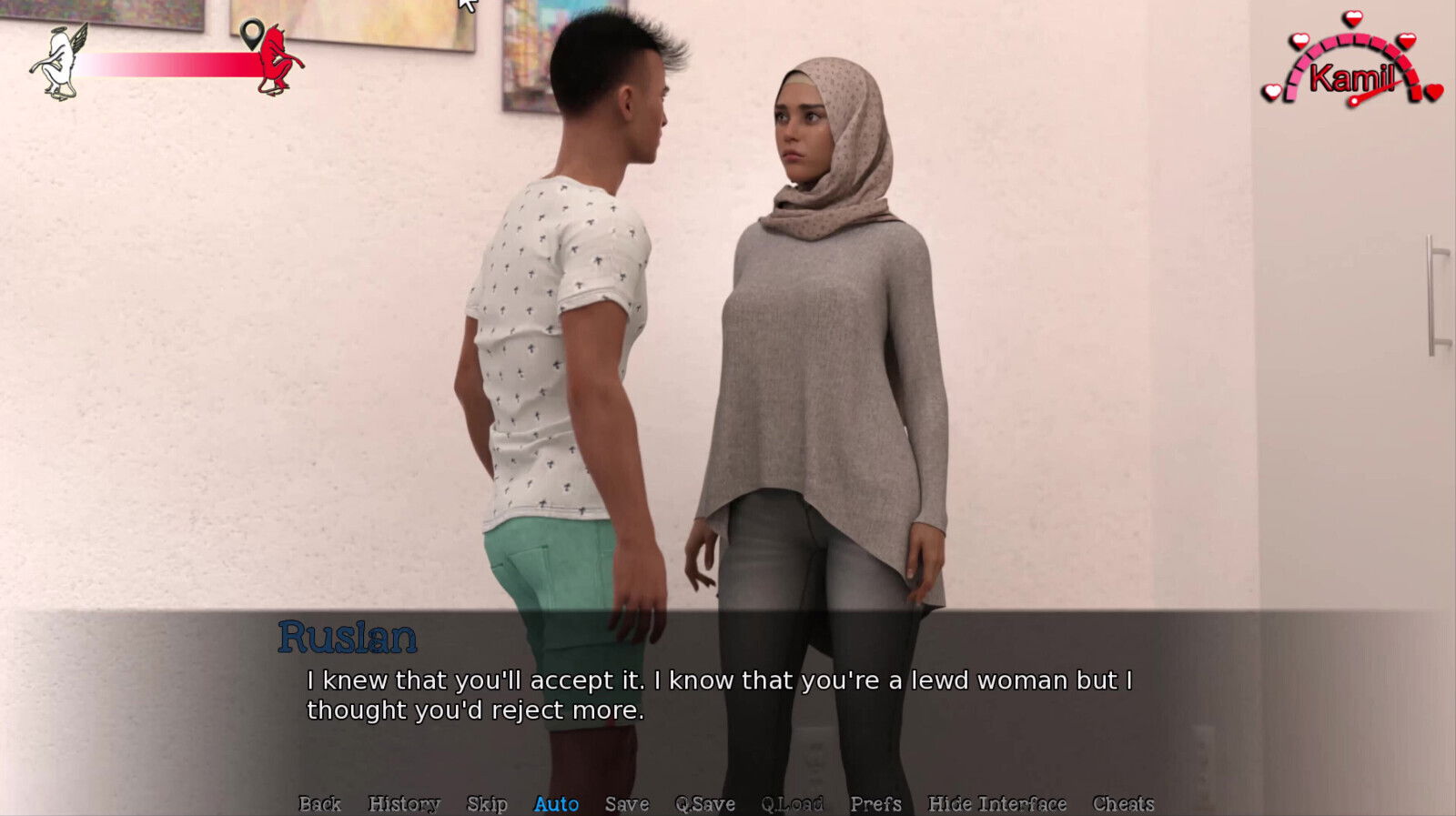Click the empty heart left of the Kamil gauge

[1273, 91]
